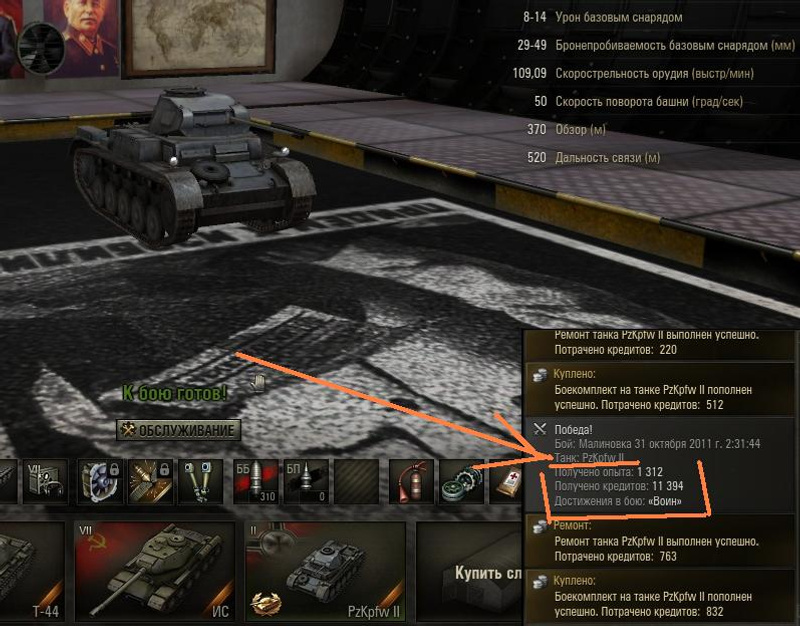Choose the T-44 tank tile

coord(30,570)
